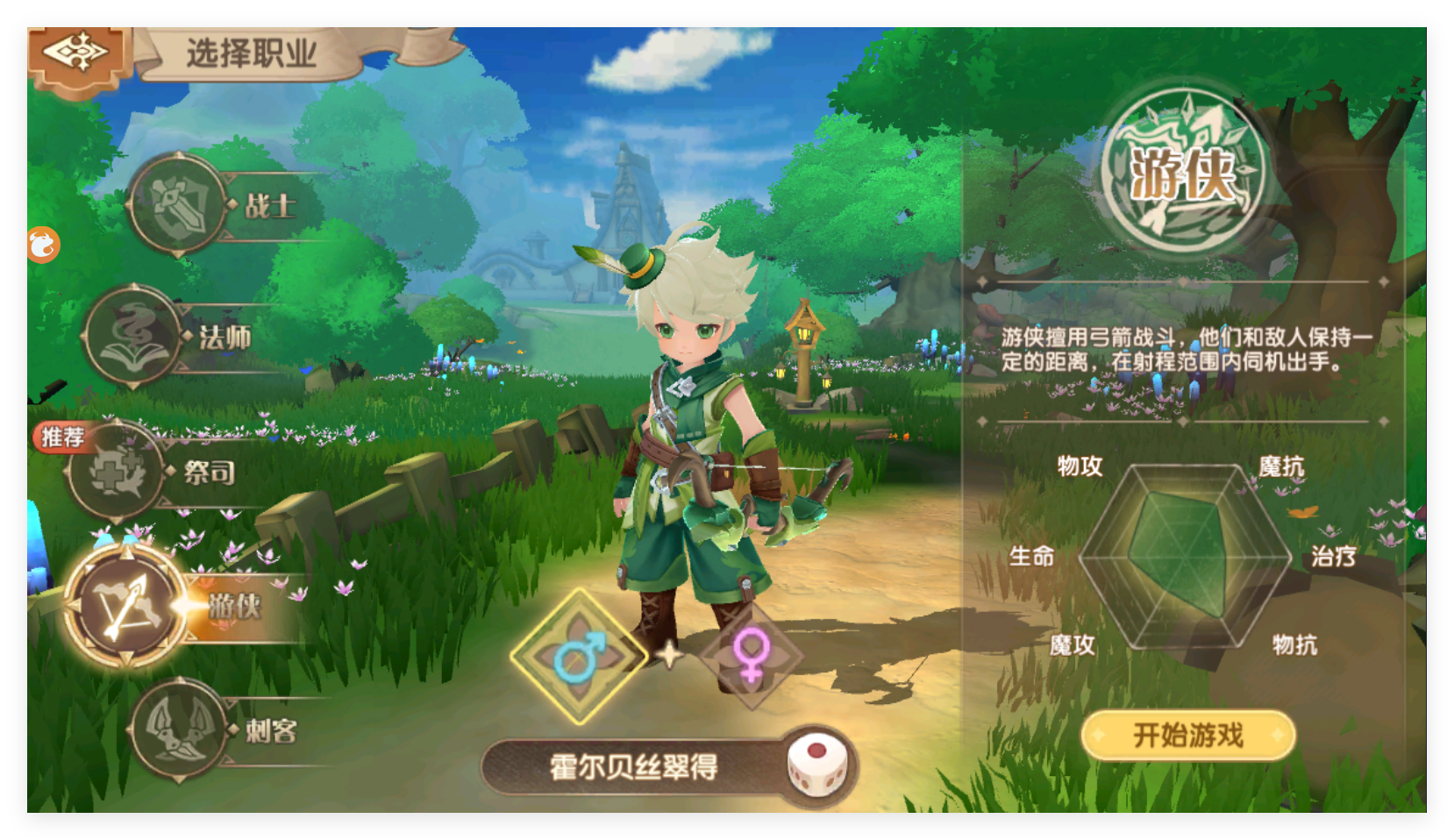Image resolution: width=1454 pixels, height=840 pixels.
Task: Pick the 祭司 priest class
Action: pos(118,473)
